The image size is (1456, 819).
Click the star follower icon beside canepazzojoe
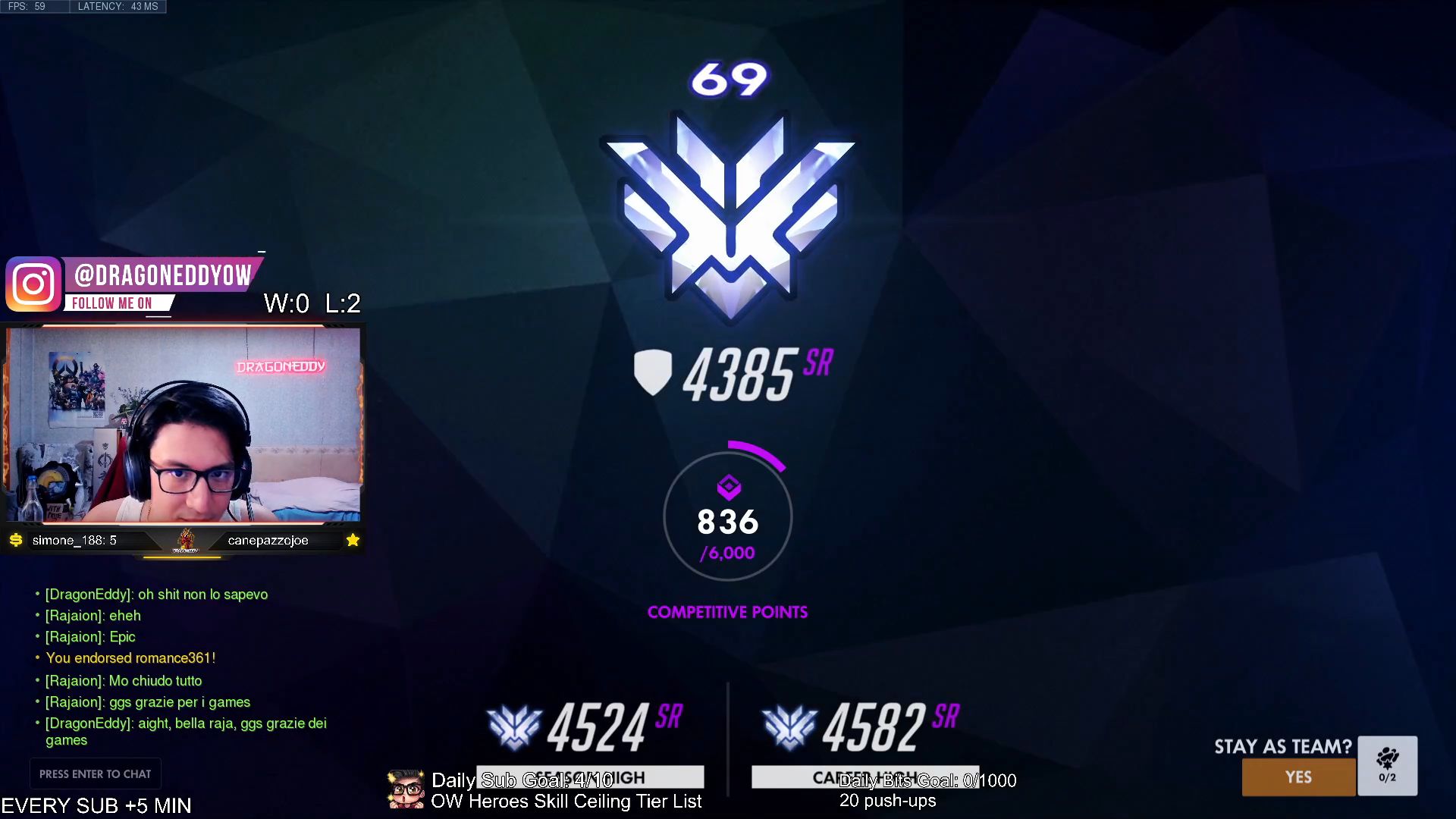click(352, 540)
